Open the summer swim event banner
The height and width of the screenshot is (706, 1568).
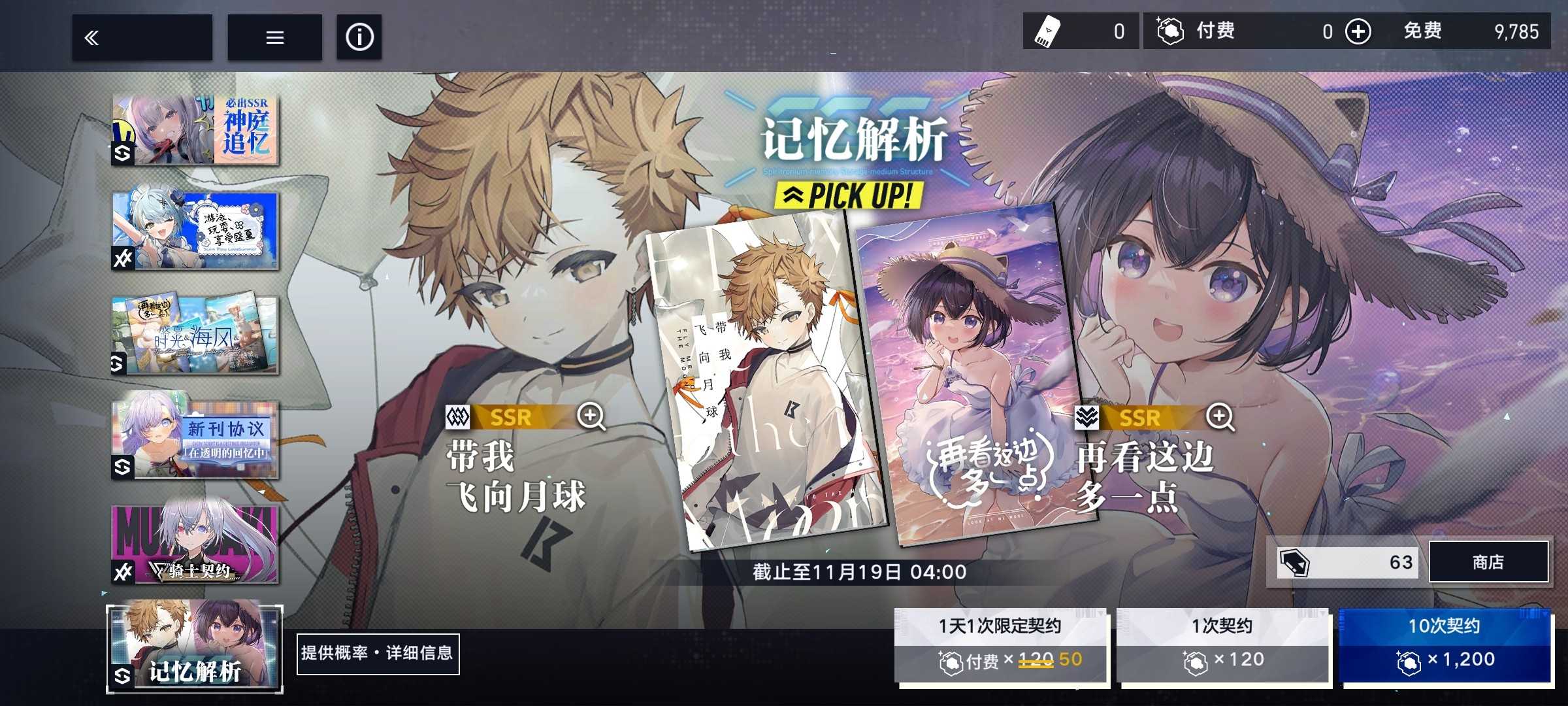pyautogui.click(x=195, y=231)
